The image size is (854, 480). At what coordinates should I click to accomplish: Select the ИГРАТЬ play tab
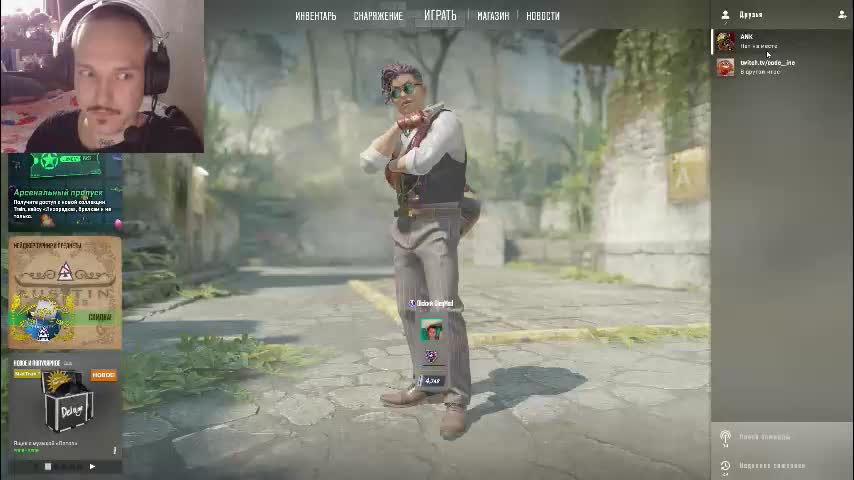click(440, 15)
